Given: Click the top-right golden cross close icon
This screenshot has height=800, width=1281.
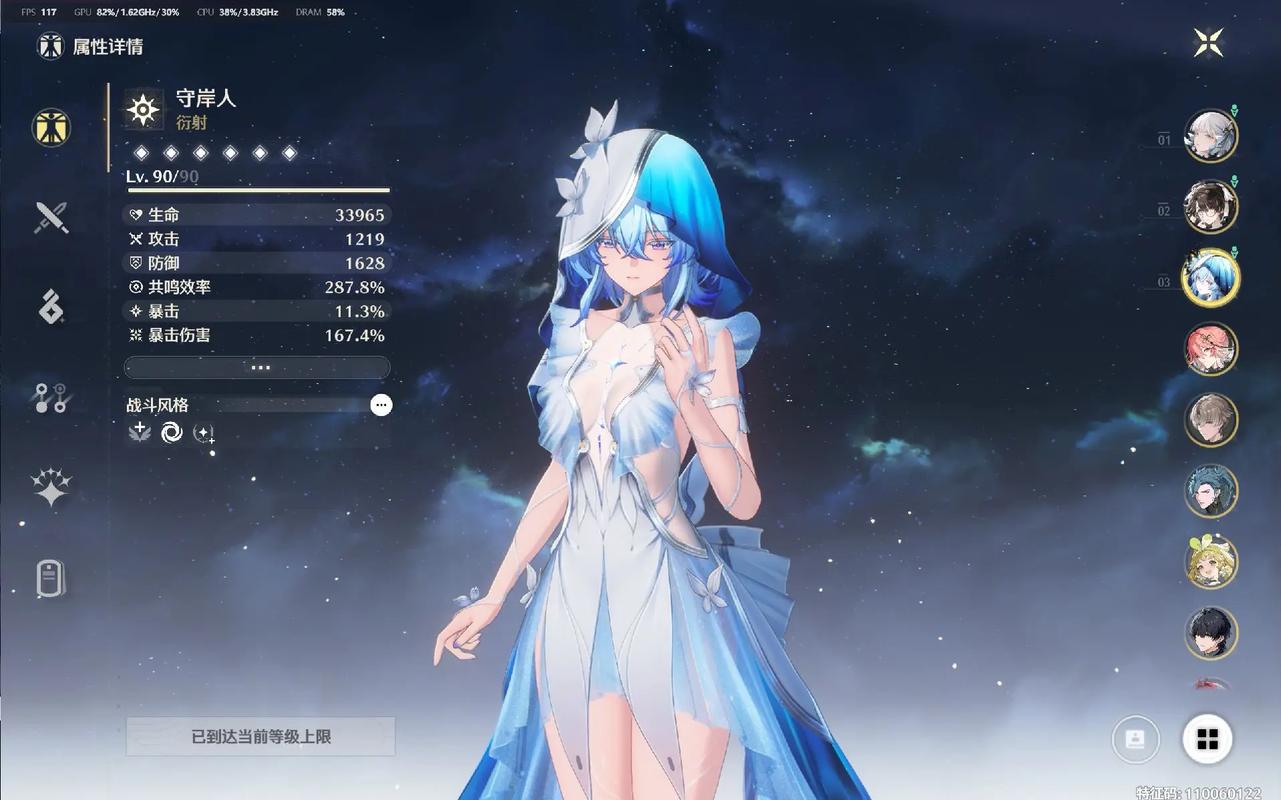Looking at the screenshot, I should pyautogui.click(x=1208, y=42).
